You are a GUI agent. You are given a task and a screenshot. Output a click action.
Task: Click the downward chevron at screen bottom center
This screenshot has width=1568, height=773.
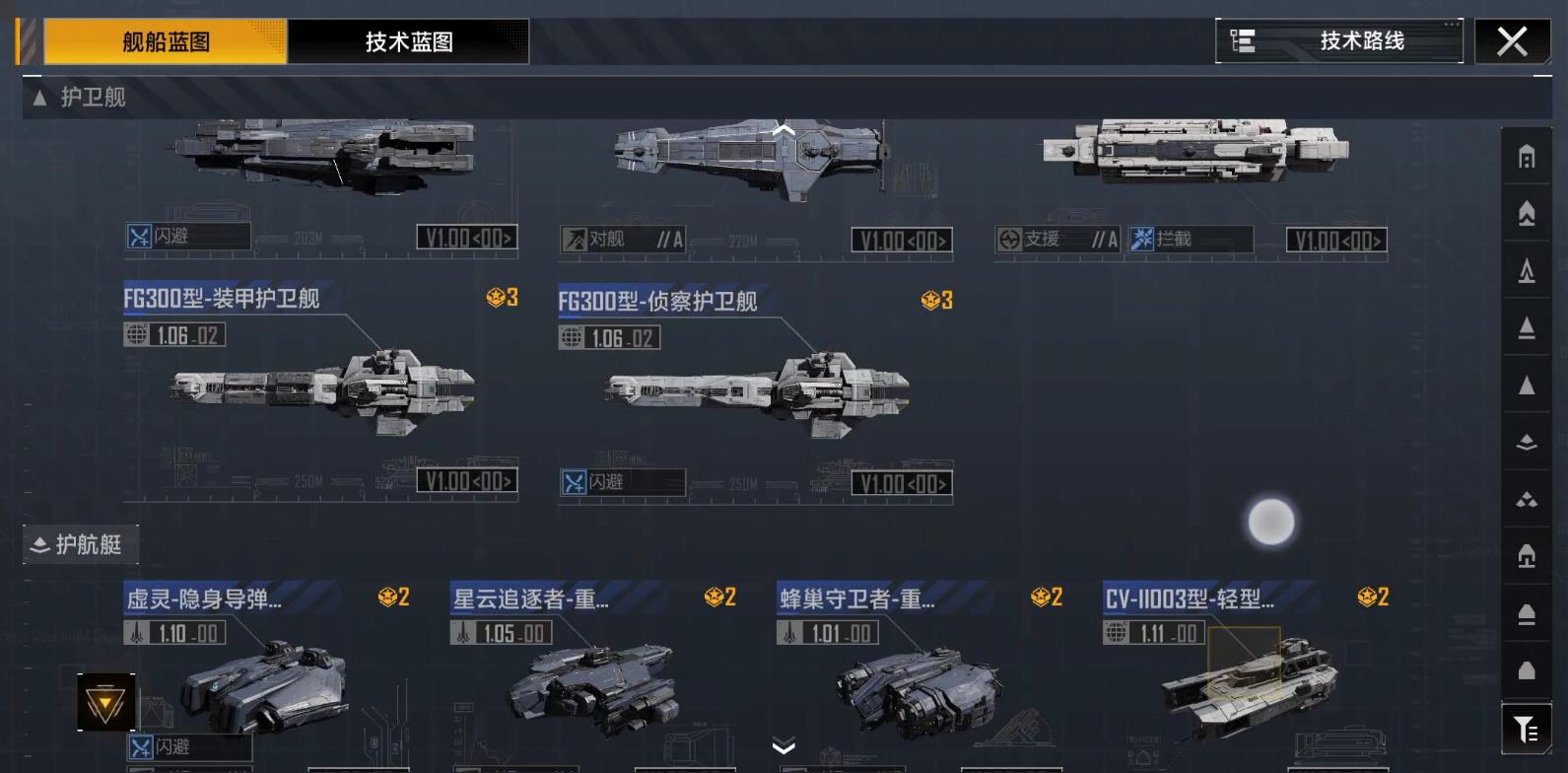coord(784,747)
